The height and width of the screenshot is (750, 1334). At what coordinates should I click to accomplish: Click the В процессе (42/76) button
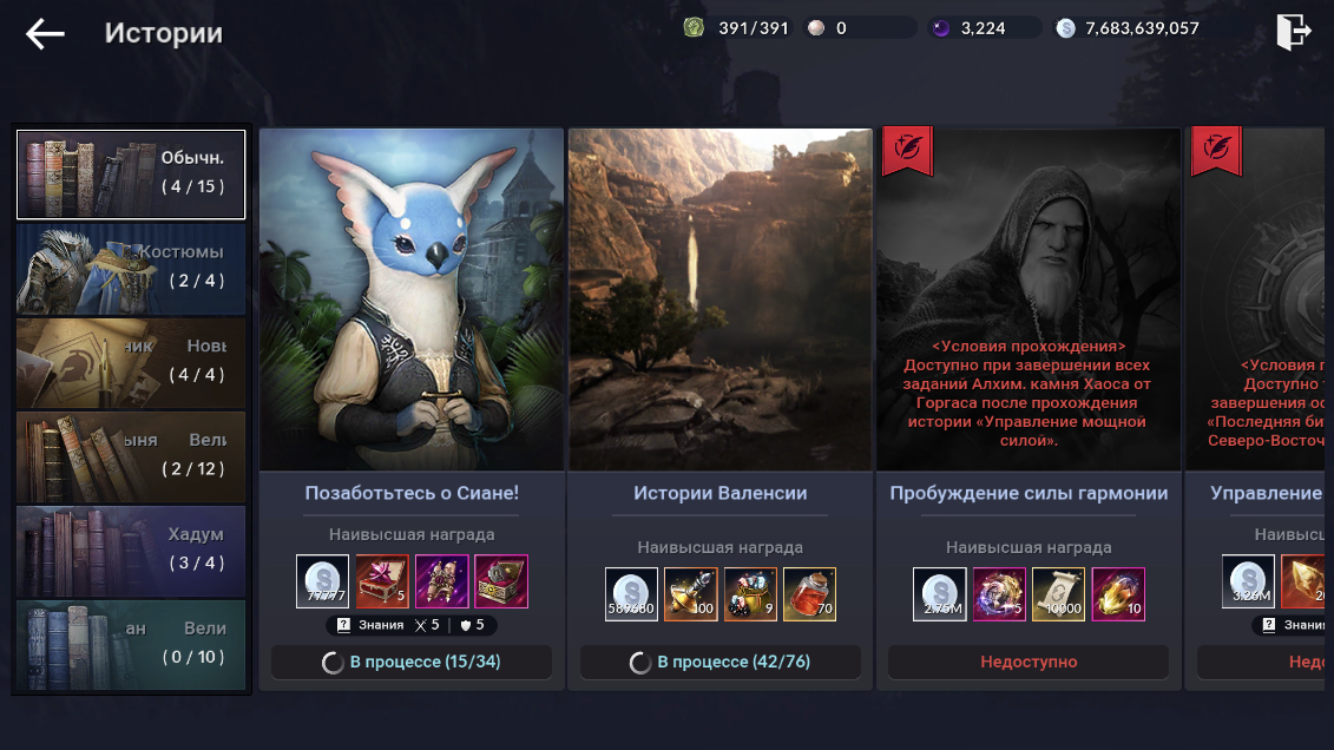pyautogui.click(x=720, y=662)
